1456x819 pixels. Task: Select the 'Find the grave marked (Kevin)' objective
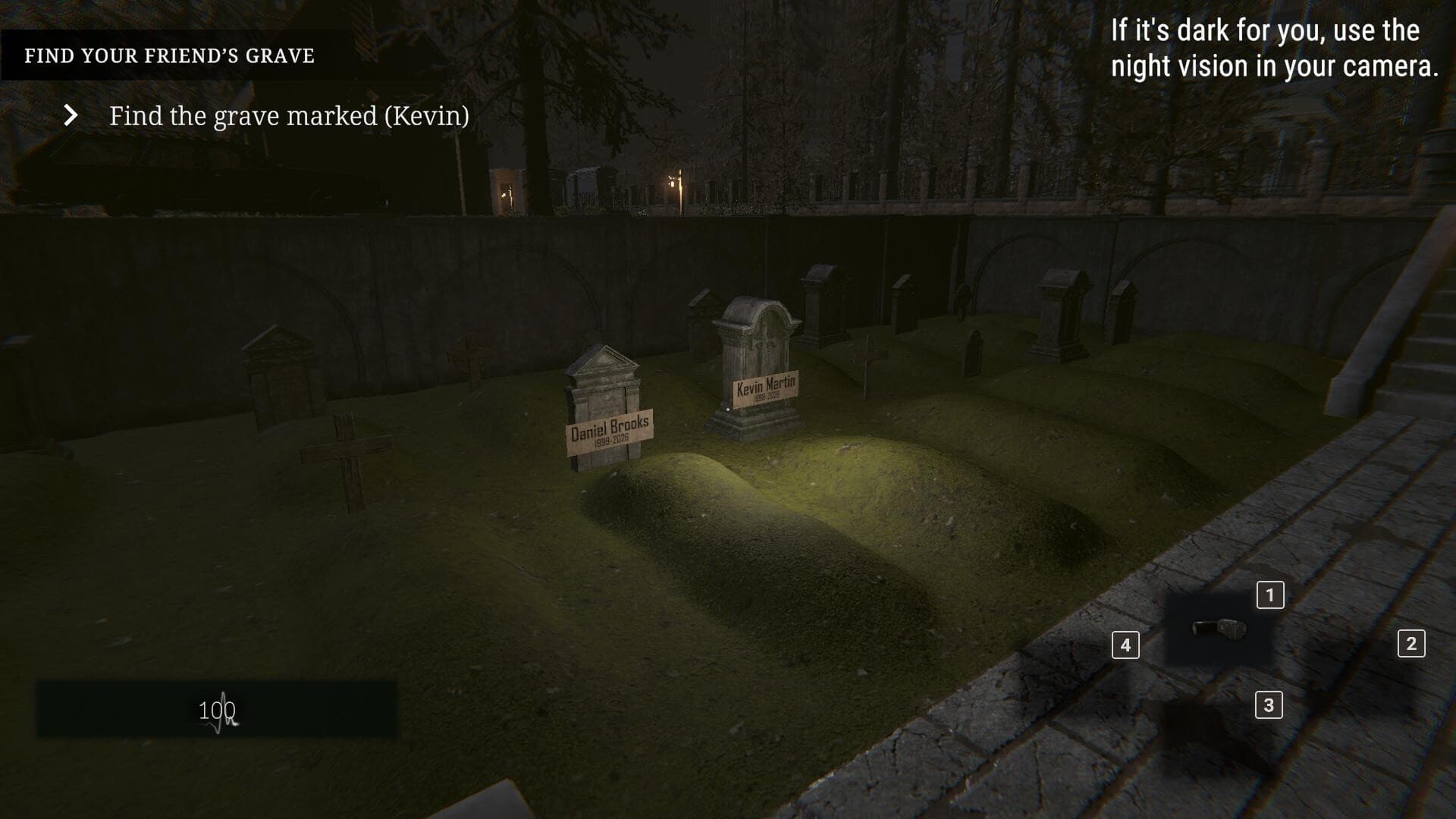click(290, 116)
